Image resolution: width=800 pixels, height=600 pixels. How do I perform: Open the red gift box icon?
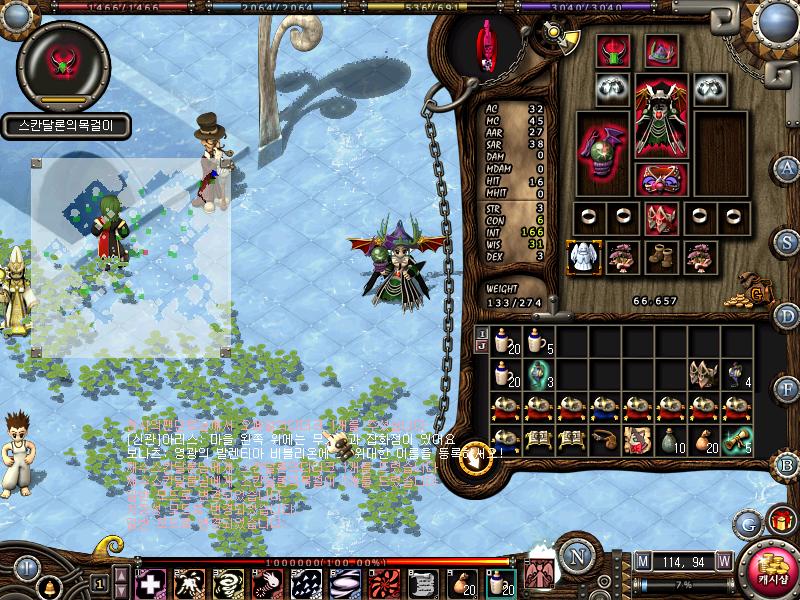coord(780,520)
